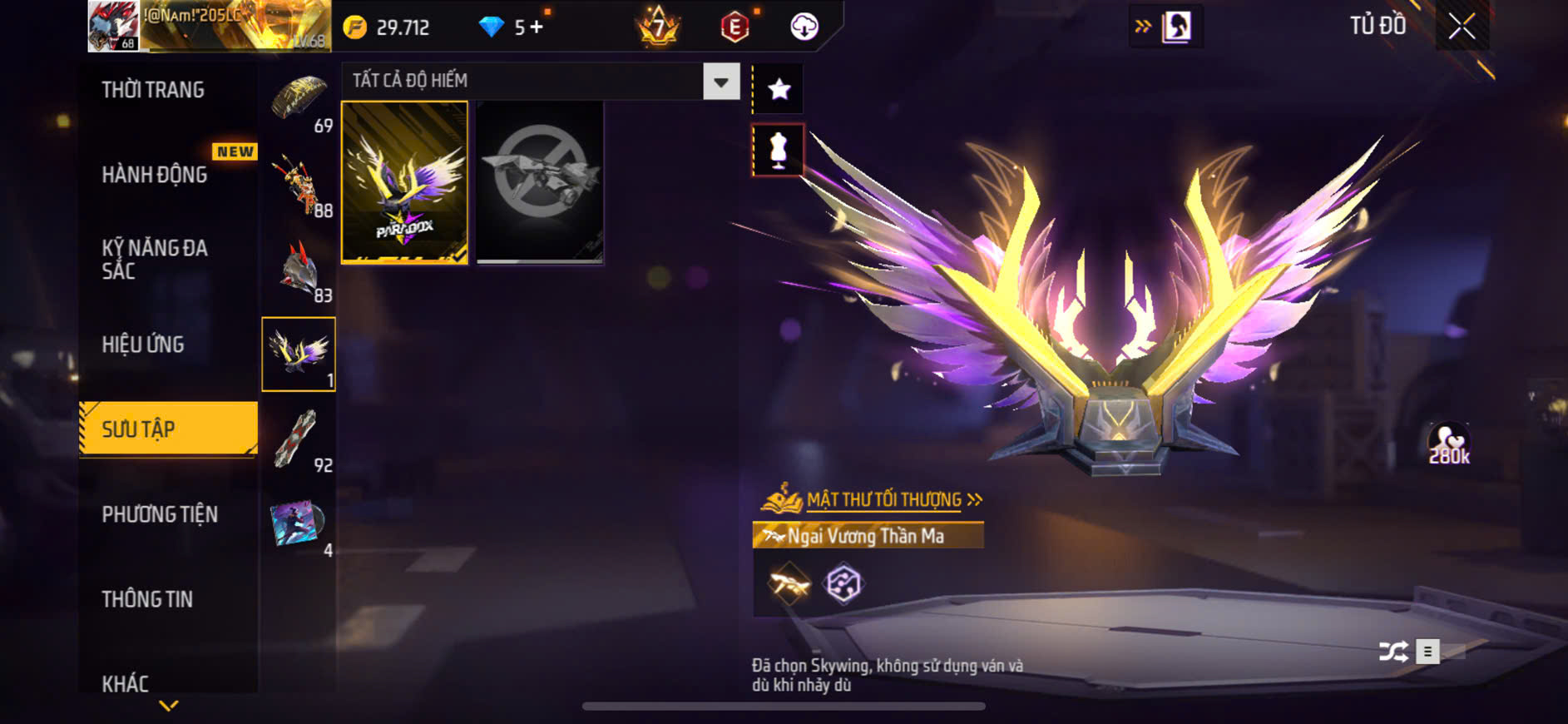Image resolution: width=1568 pixels, height=724 pixels.
Task: Open the player profile avatar
Action: [113, 27]
